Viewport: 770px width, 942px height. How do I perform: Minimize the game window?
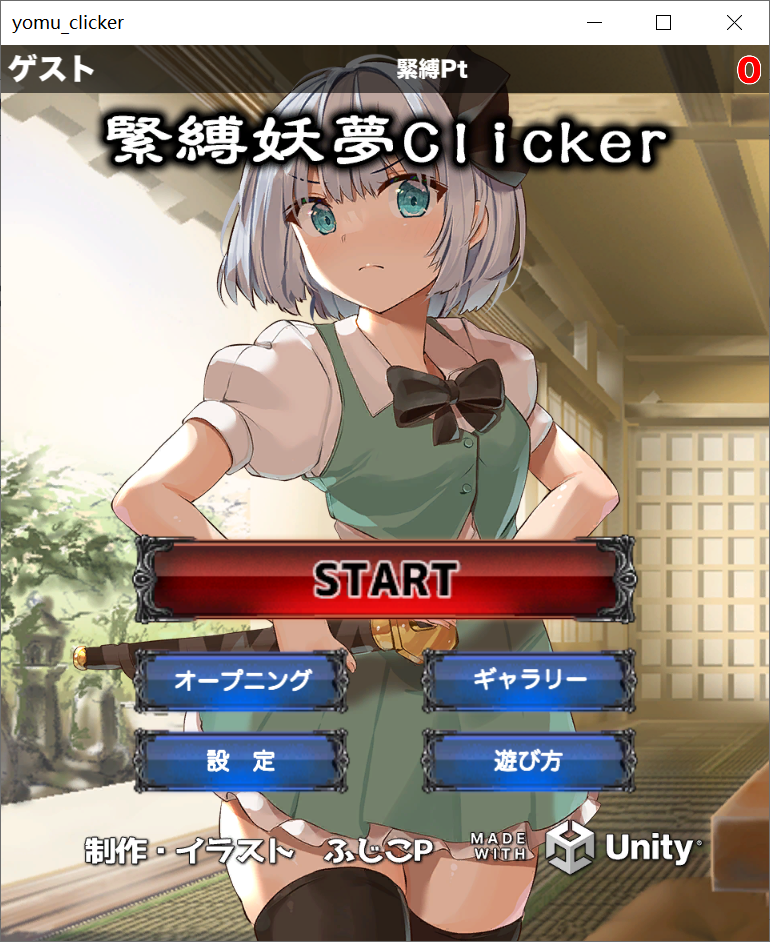[597, 22]
